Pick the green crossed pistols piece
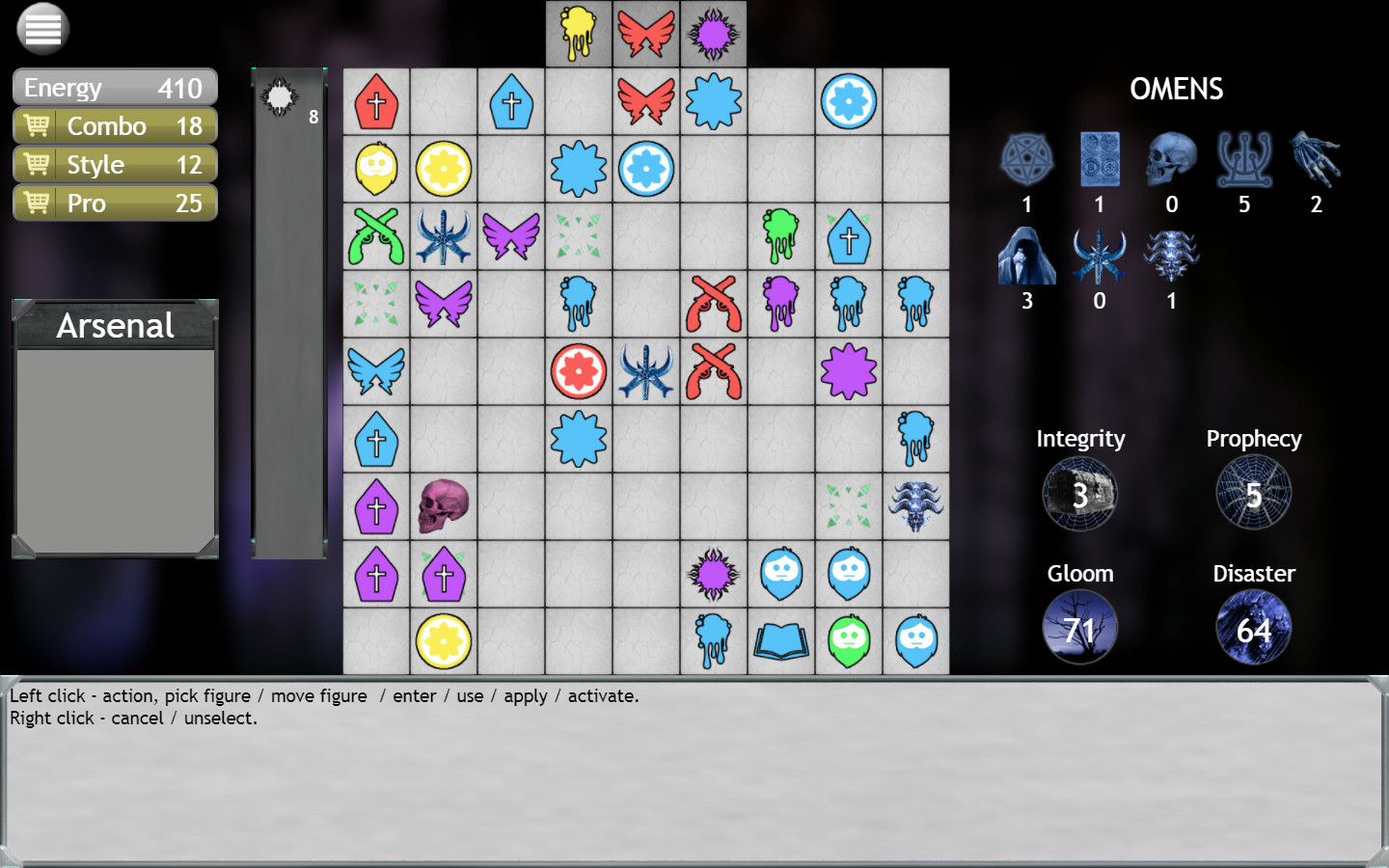The image size is (1389, 868). point(376,236)
